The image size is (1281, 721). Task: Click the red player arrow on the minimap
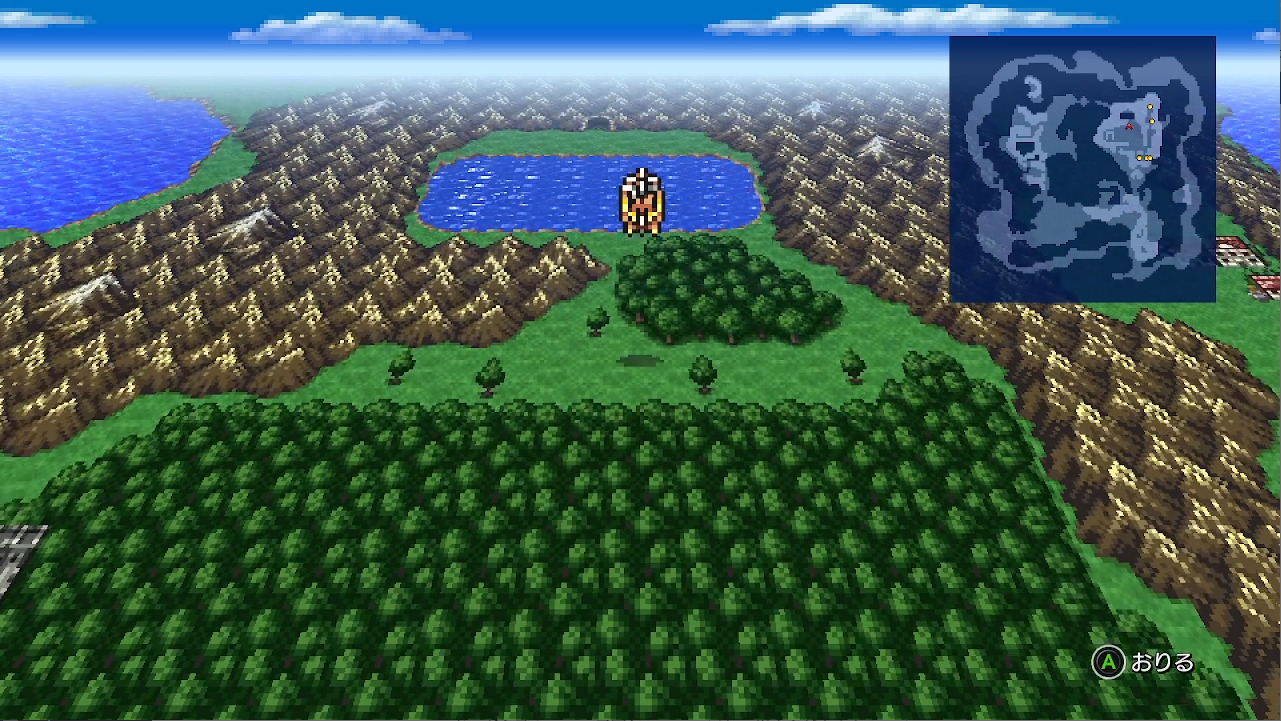(x=1130, y=126)
